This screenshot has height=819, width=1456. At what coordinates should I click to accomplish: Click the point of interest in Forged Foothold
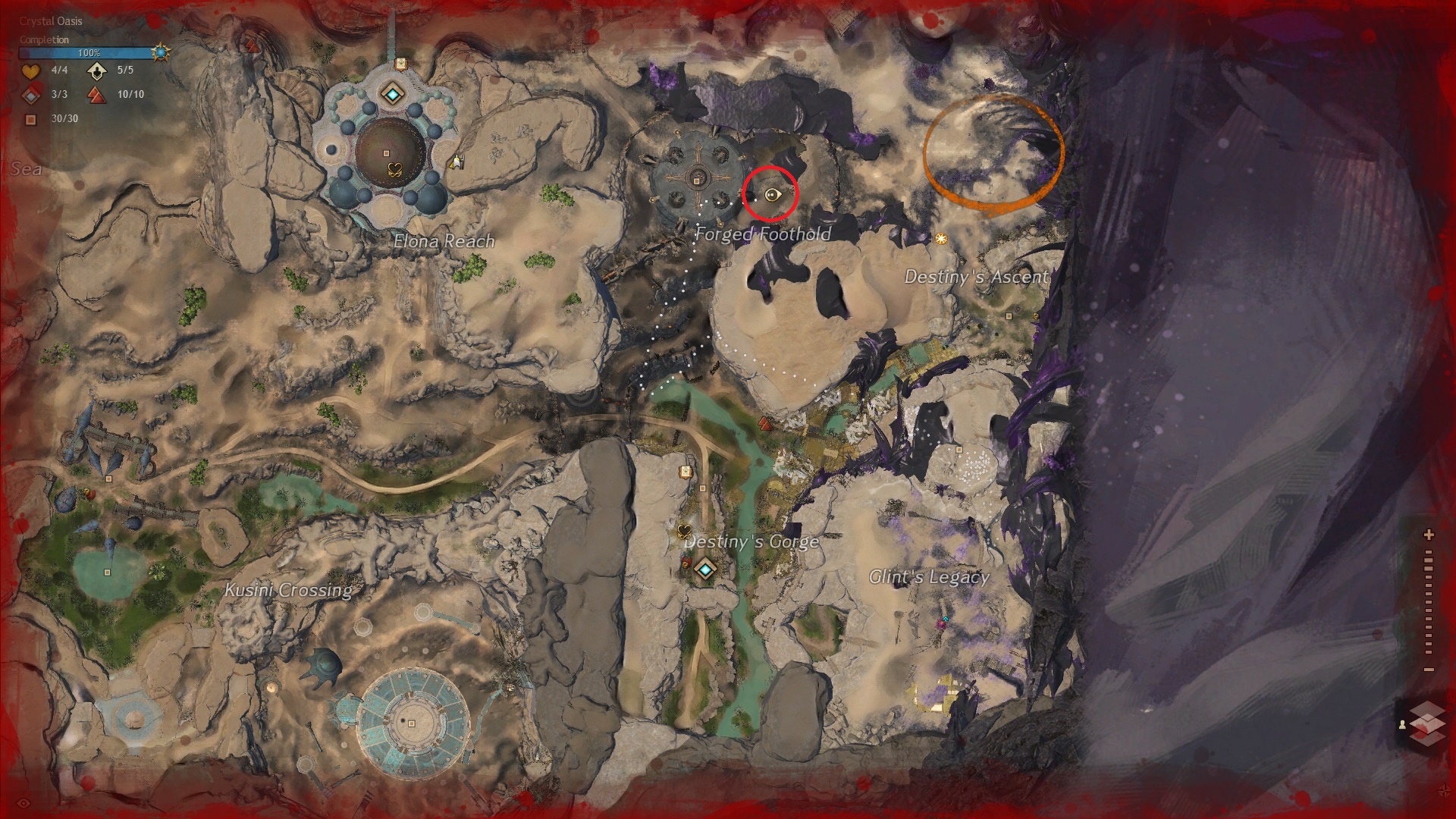tap(696, 180)
